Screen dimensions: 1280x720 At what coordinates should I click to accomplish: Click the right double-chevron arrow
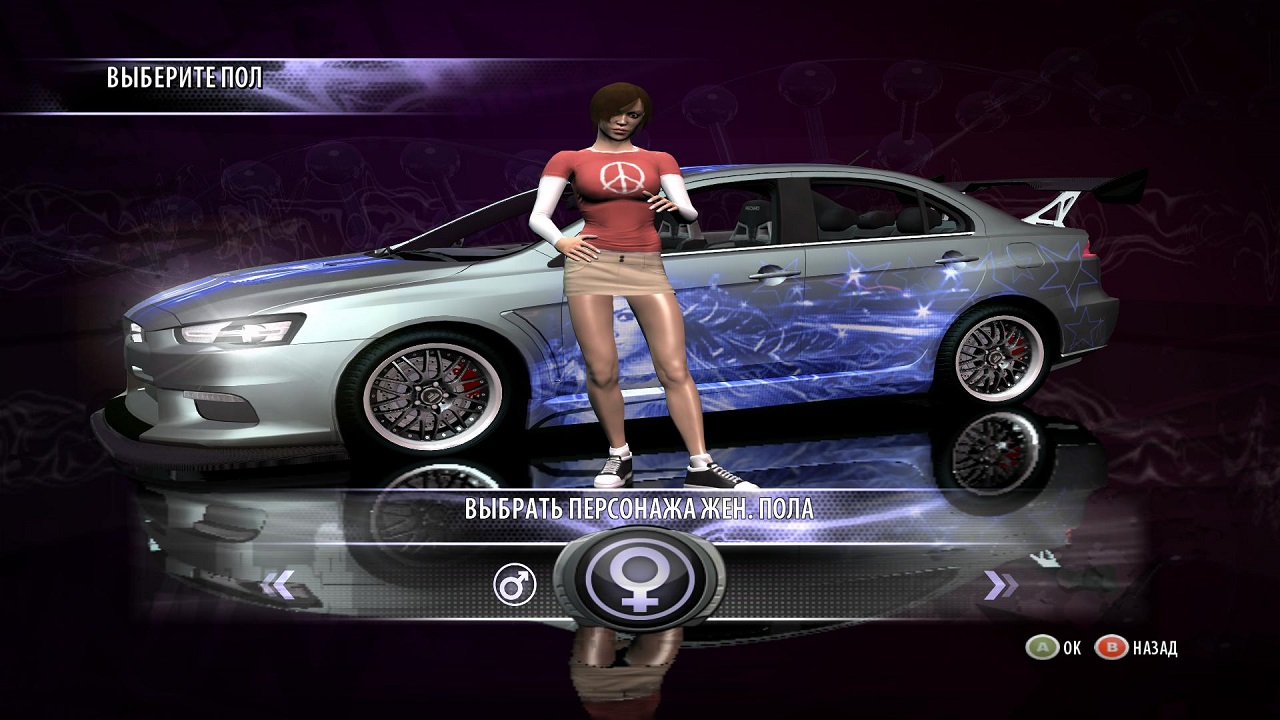tap(1000, 585)
